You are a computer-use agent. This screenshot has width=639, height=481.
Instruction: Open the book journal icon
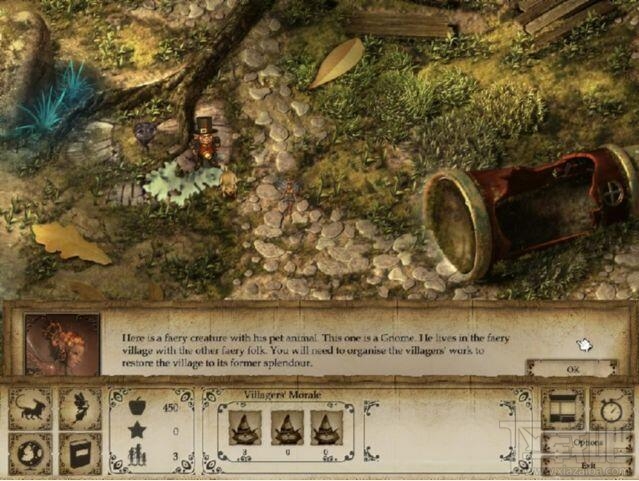tap(79, 453)
